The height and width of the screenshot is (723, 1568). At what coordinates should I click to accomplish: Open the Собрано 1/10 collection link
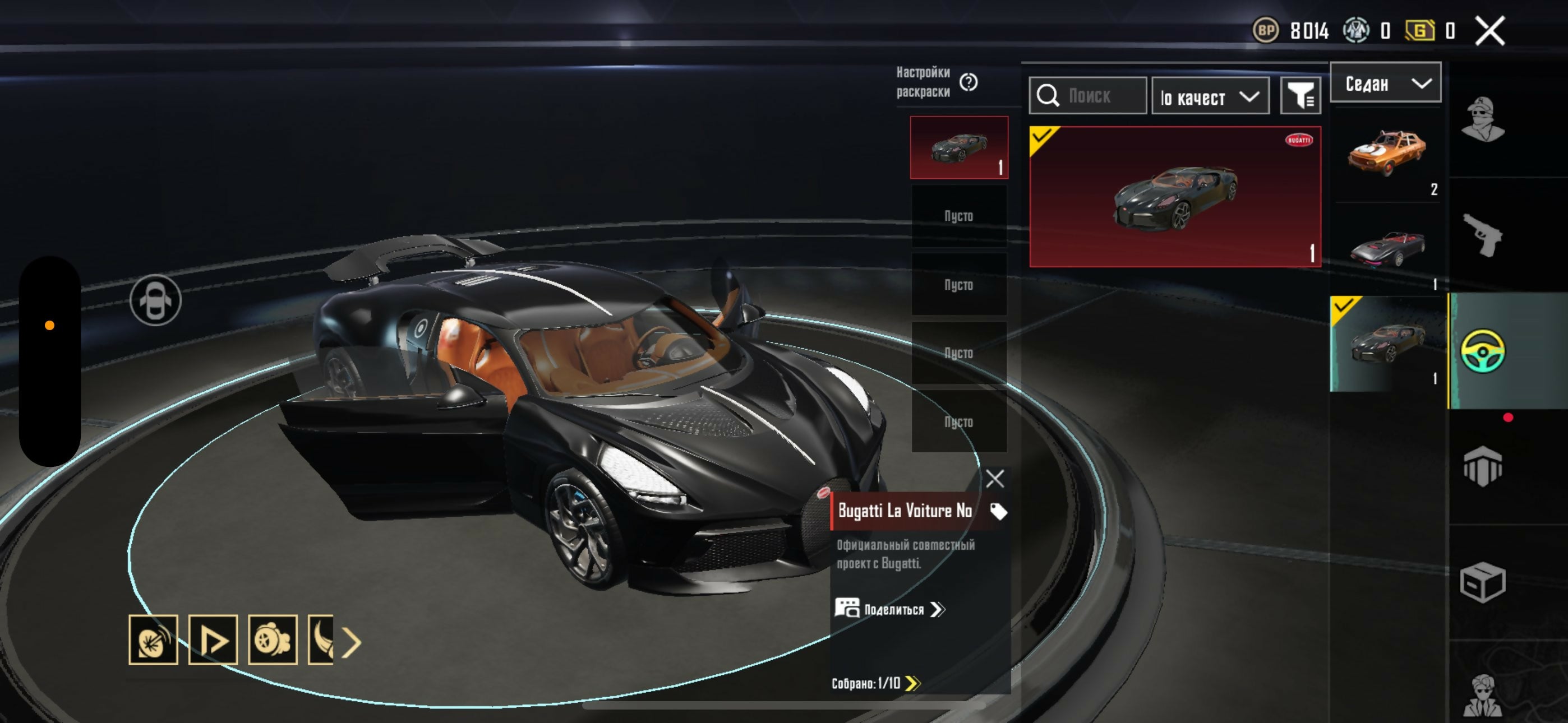[x=875, y=683]
